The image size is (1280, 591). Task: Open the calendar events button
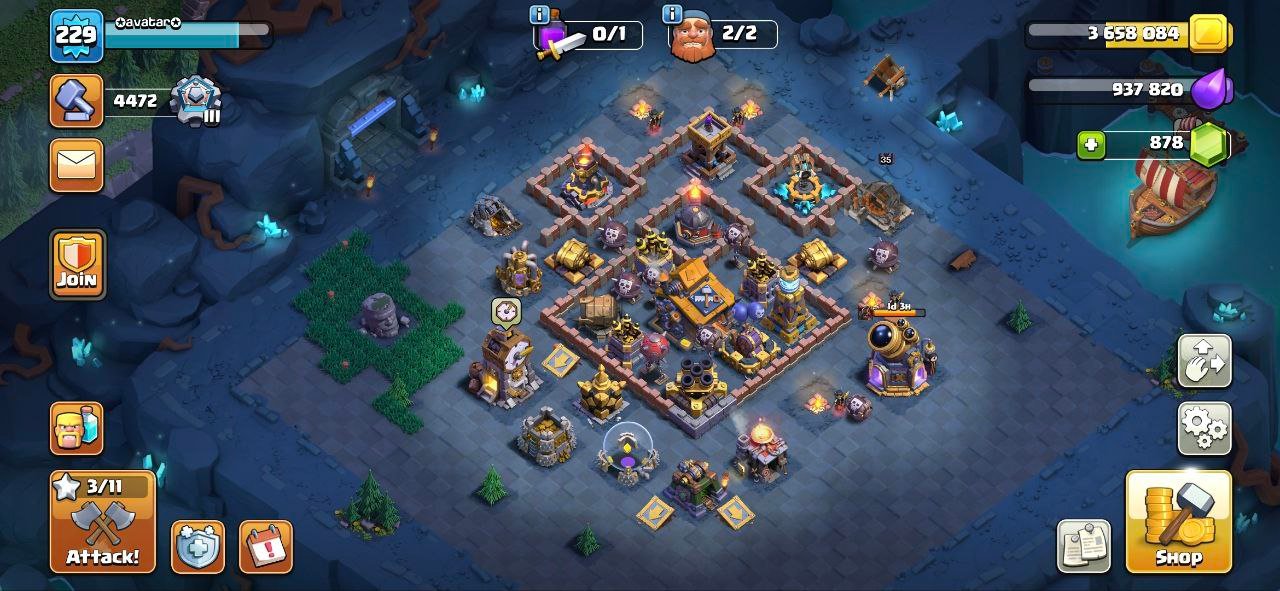[266, 547]
